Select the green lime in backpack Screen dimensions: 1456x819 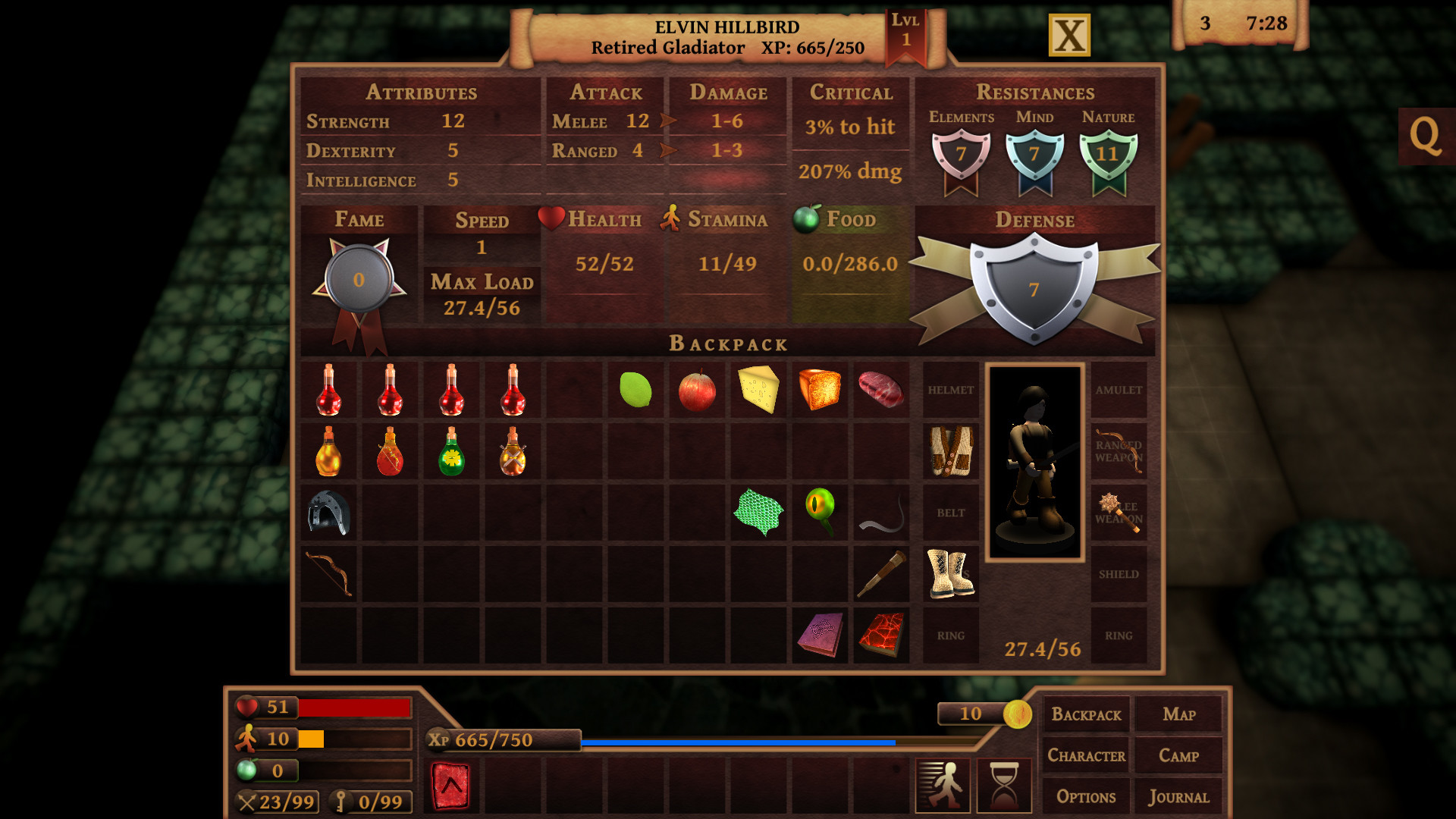(x=635, y=390)
